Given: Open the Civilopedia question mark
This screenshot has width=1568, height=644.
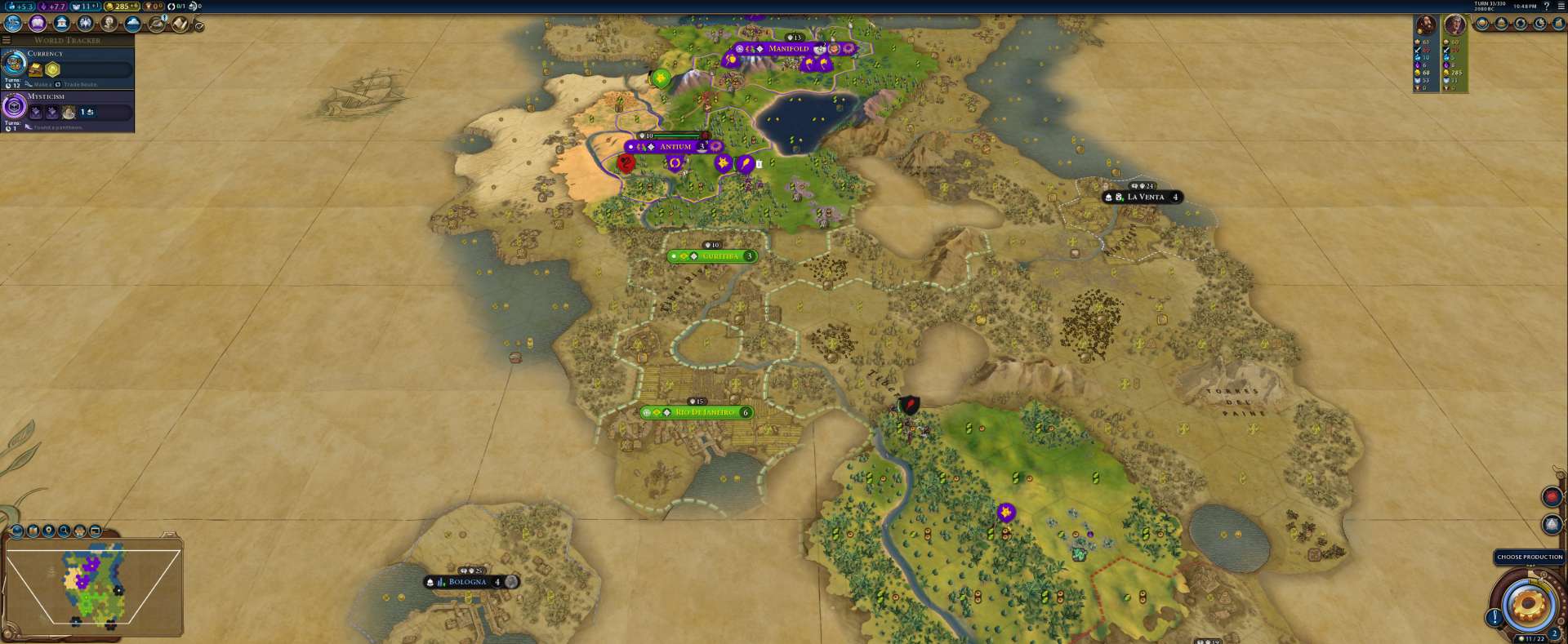Looking at the screenshot, I should [x=1546, y=6].
